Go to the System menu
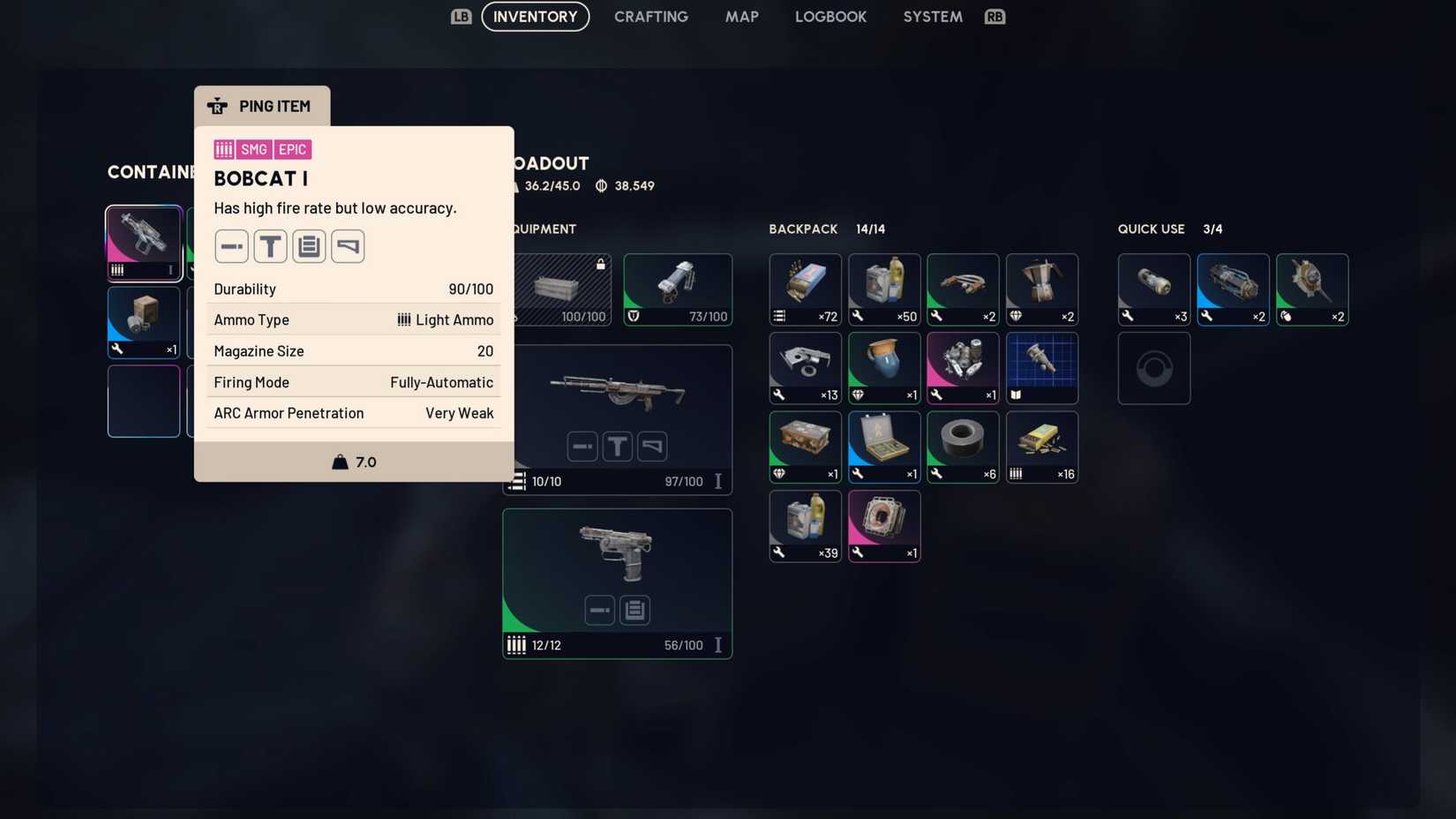This screenshot has height=819, width=1456. 932,17
